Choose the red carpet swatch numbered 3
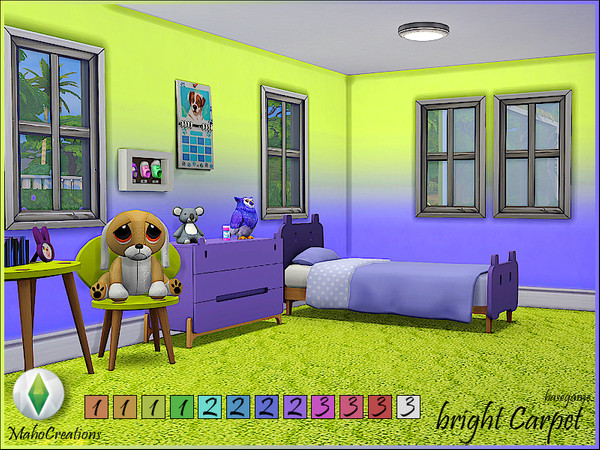 coord(379,406)
